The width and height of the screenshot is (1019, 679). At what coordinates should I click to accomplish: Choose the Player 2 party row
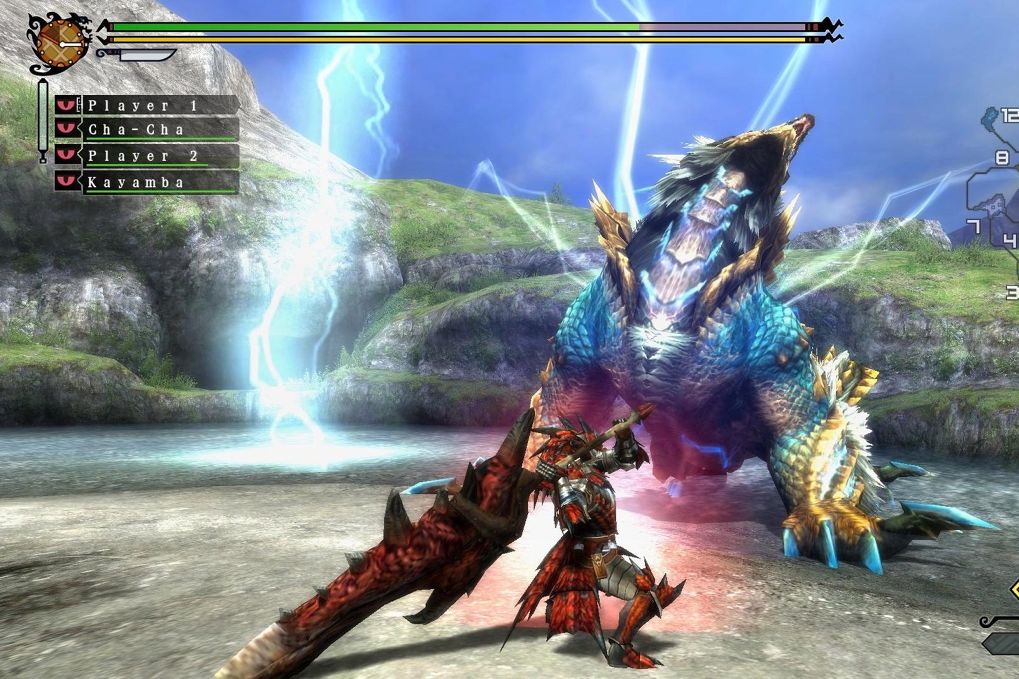coord(147,156)
